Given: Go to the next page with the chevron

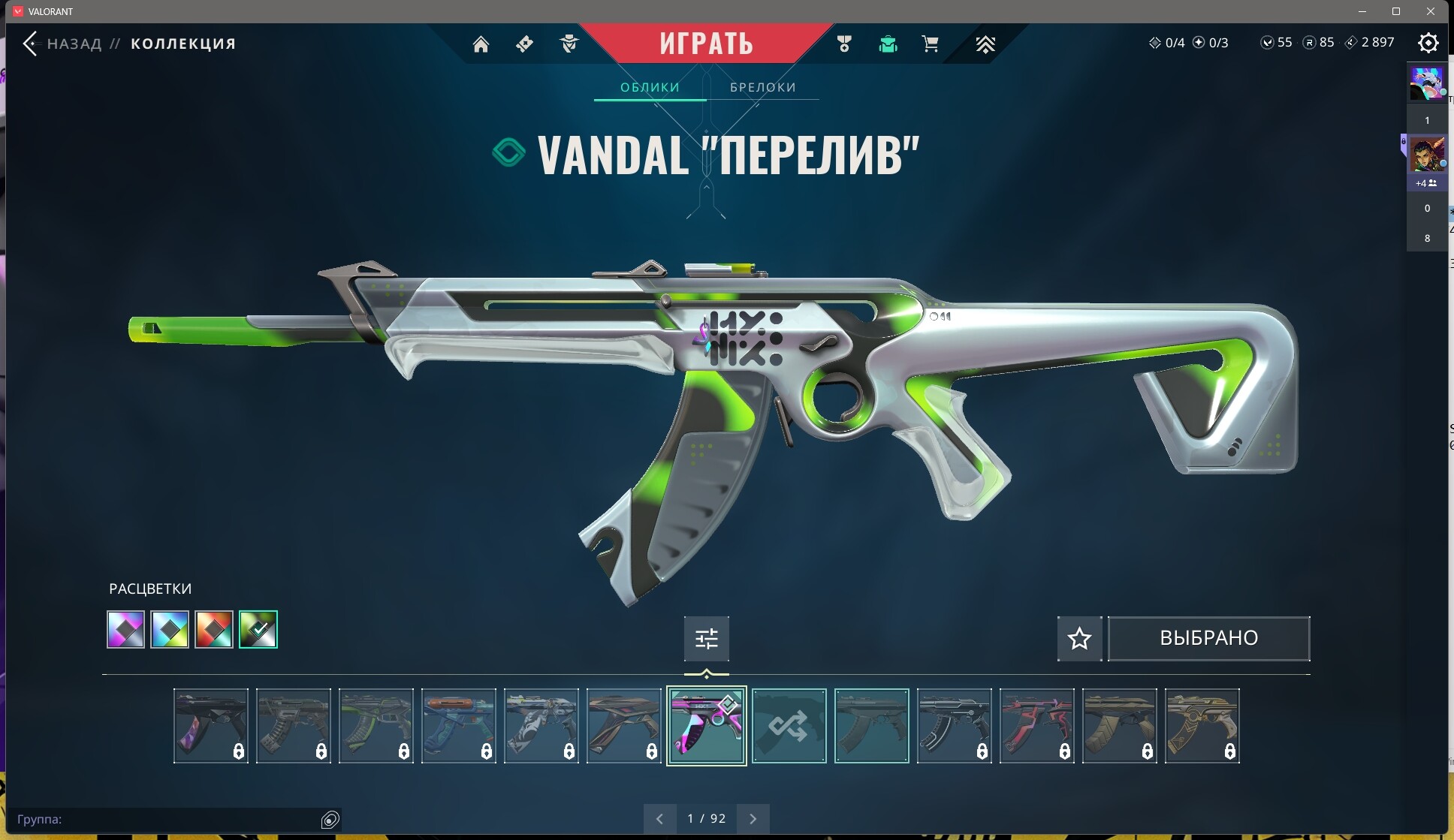Looking at the screenshot, I should pos(753,818).
